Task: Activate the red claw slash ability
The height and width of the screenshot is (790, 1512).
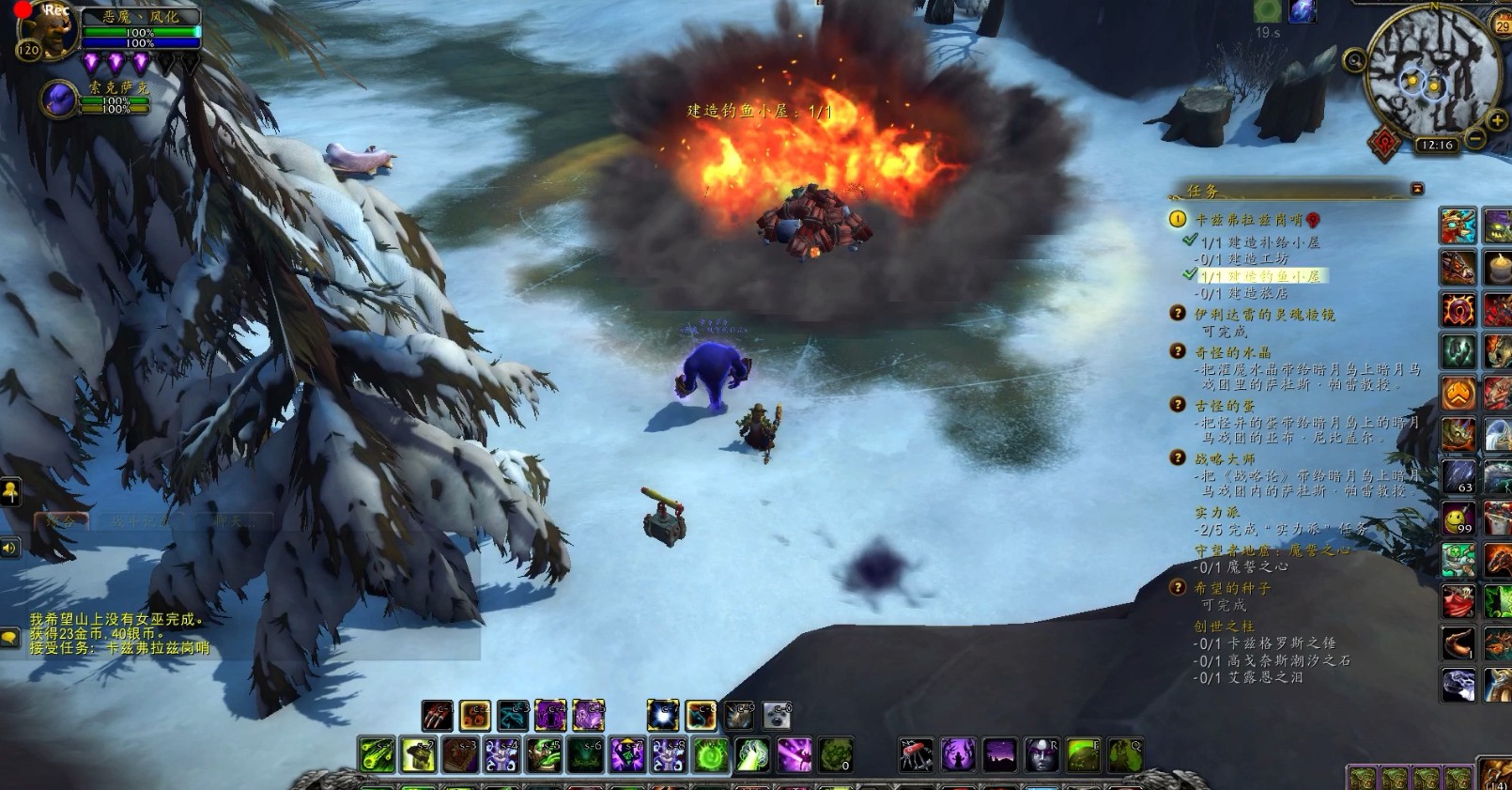Action: click(437, 717)
